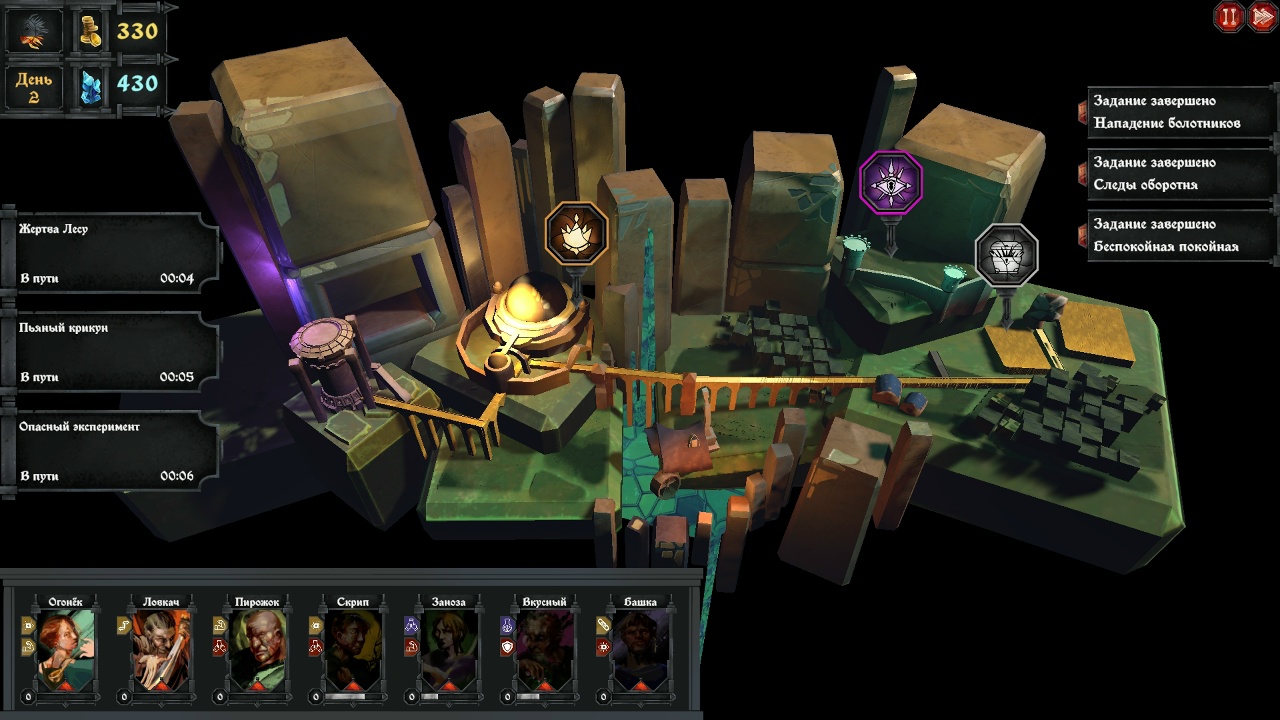
Task: Pause the game with the pause button
Action: coord(1229,17)
